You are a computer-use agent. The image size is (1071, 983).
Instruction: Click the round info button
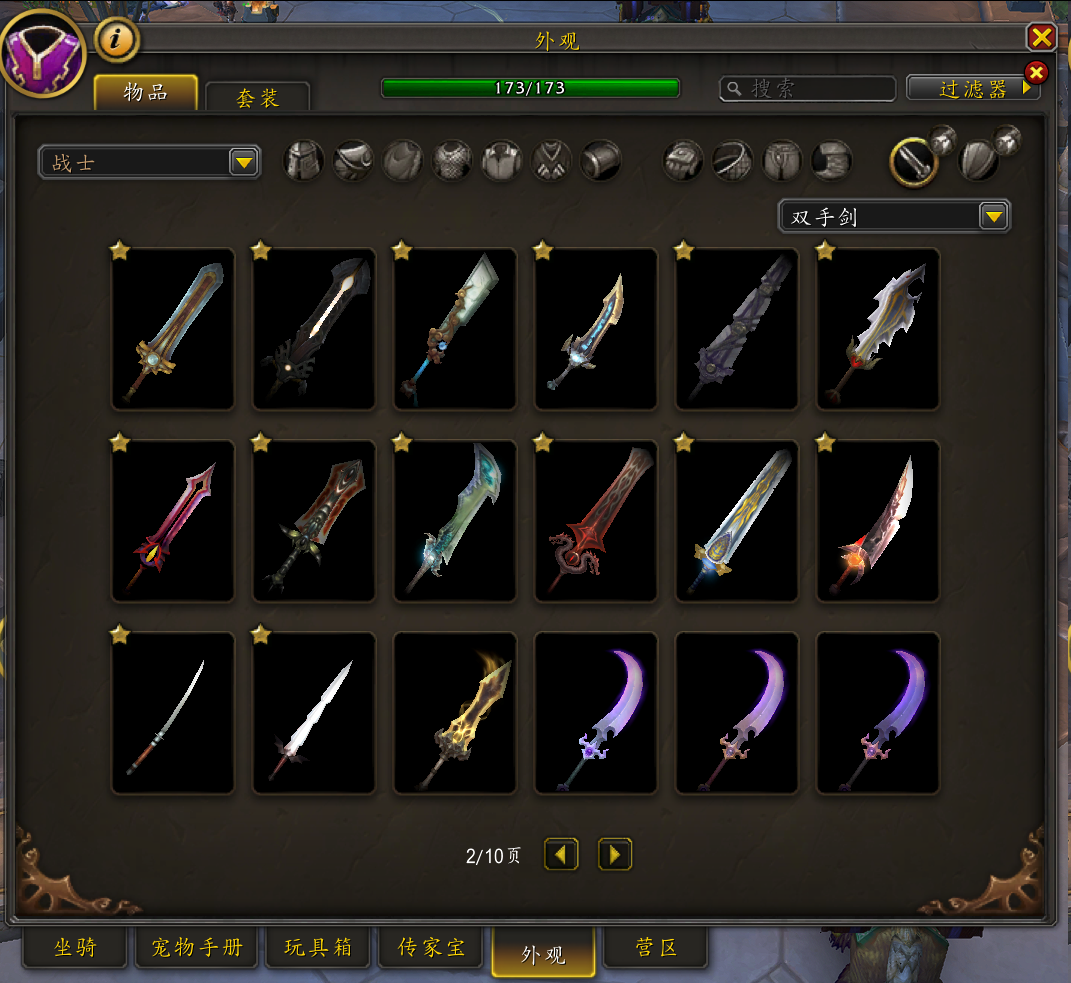tap(117, 40)
